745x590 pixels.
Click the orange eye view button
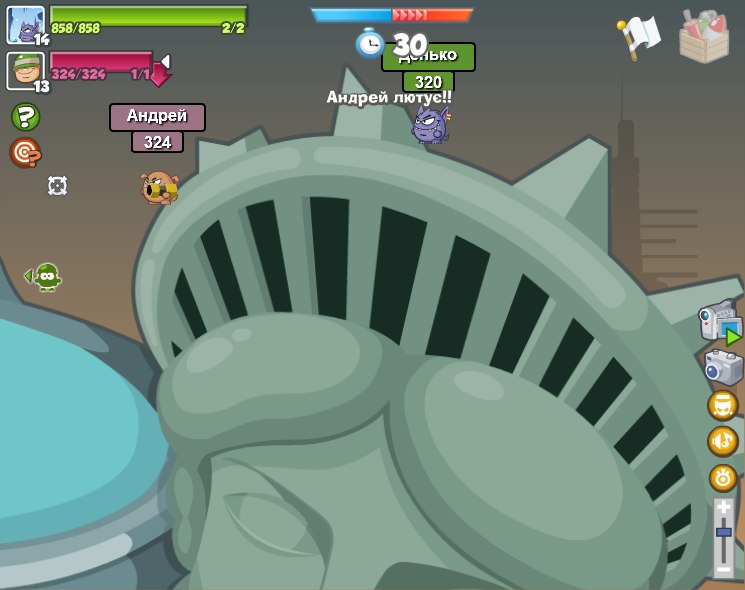722,477
